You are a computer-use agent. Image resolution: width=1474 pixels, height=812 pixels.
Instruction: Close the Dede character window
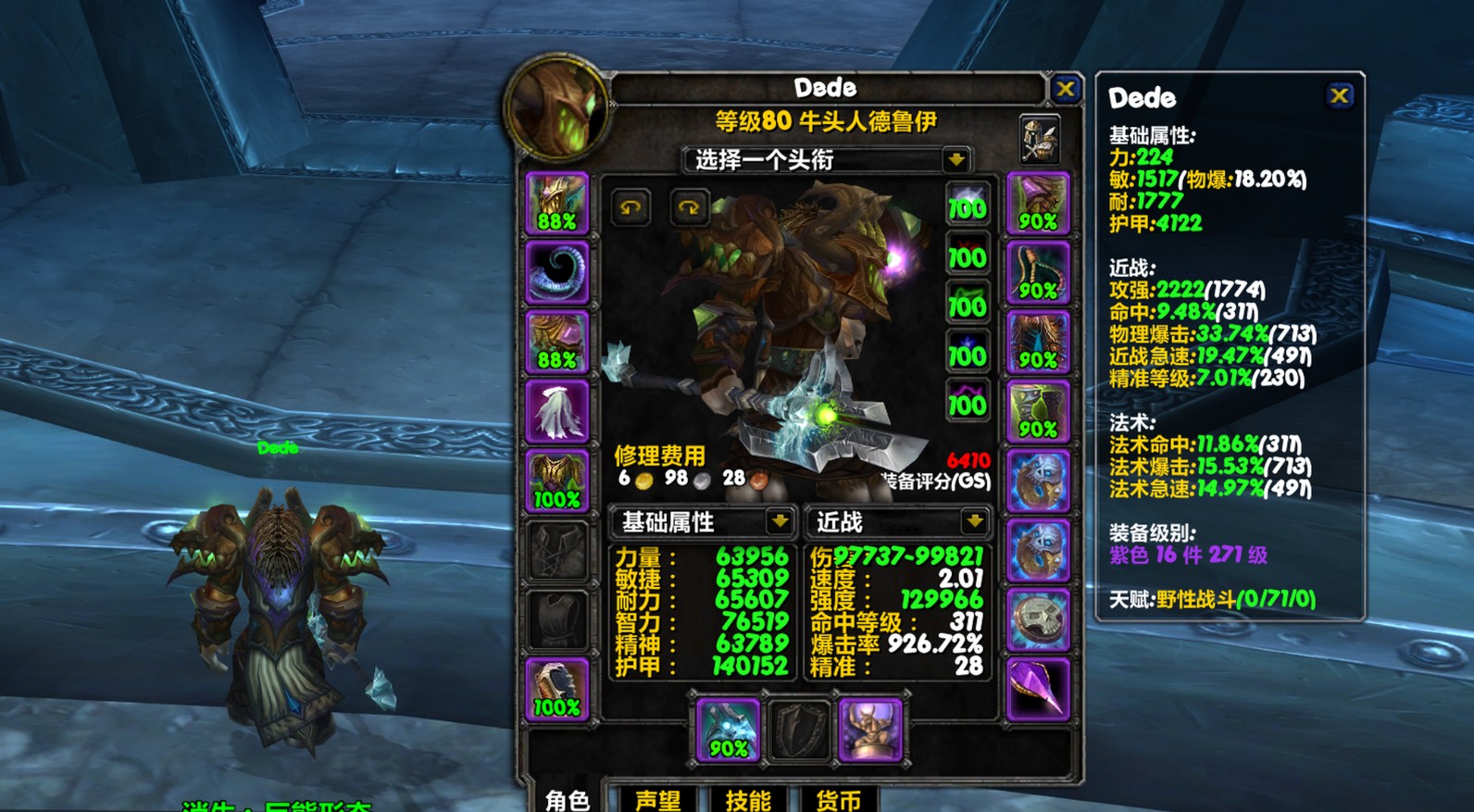pos(1065,89)
